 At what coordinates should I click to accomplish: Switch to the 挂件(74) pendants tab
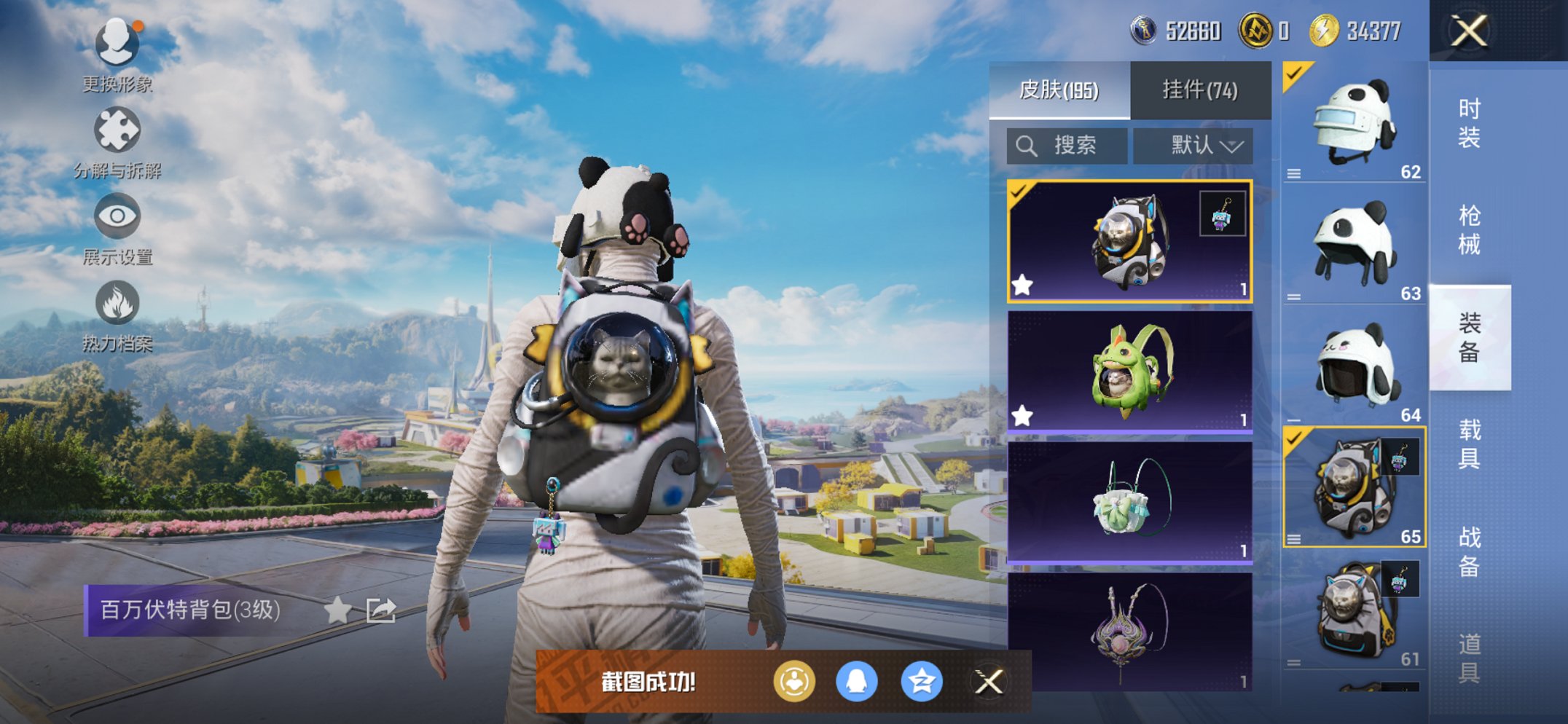1199,90
